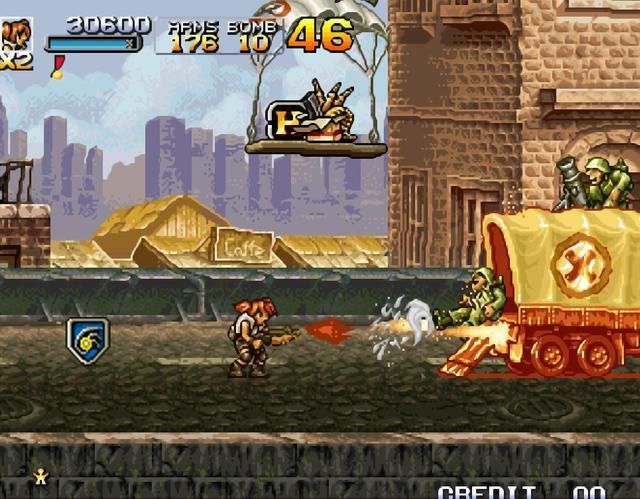Click the player character portrait
This screenshot has width=640, height=499.
coord(16,33)
